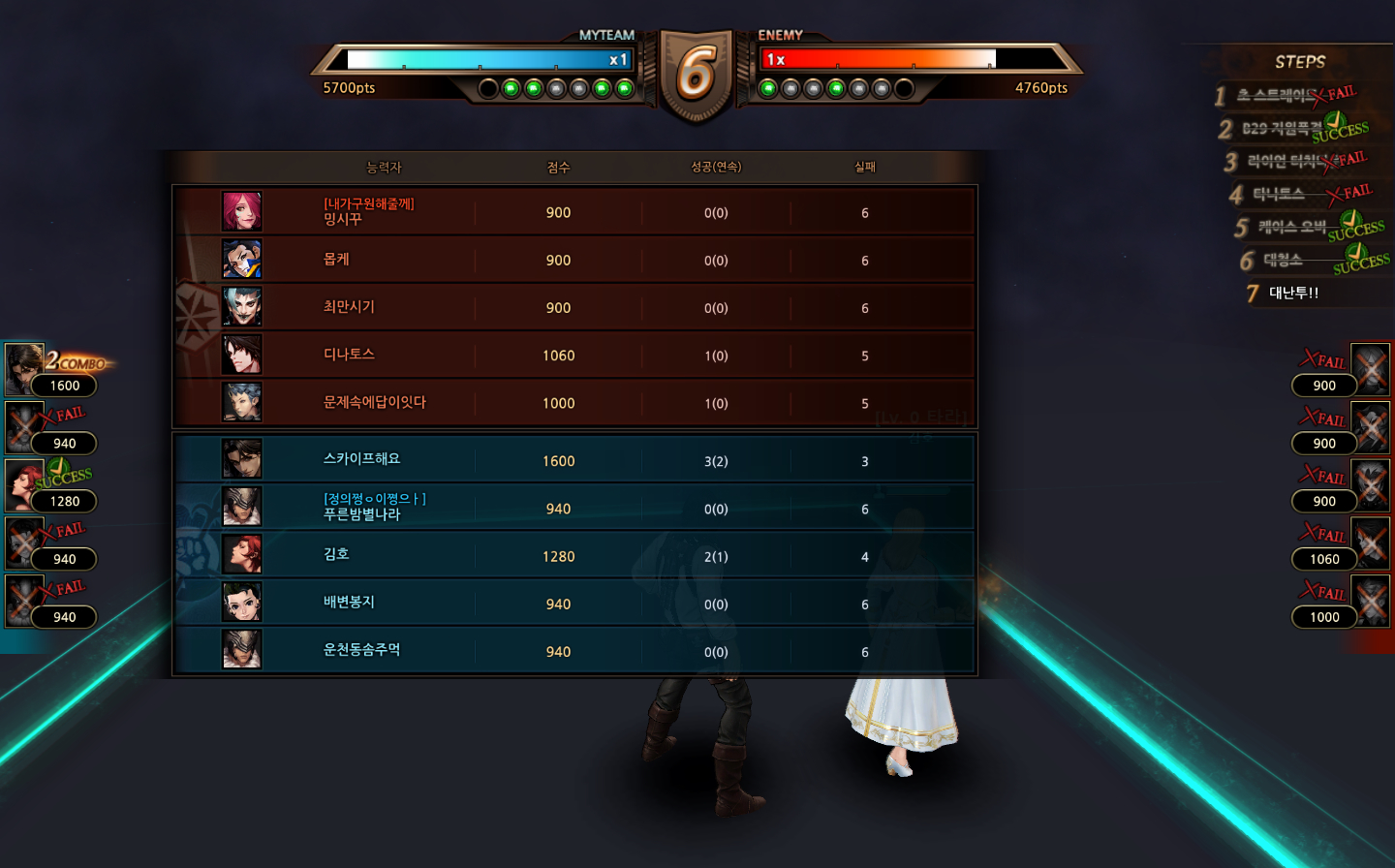This screenshot has width=1395, height=868.
Task: Select player row 스카이프해요
Action: point(573,460)
